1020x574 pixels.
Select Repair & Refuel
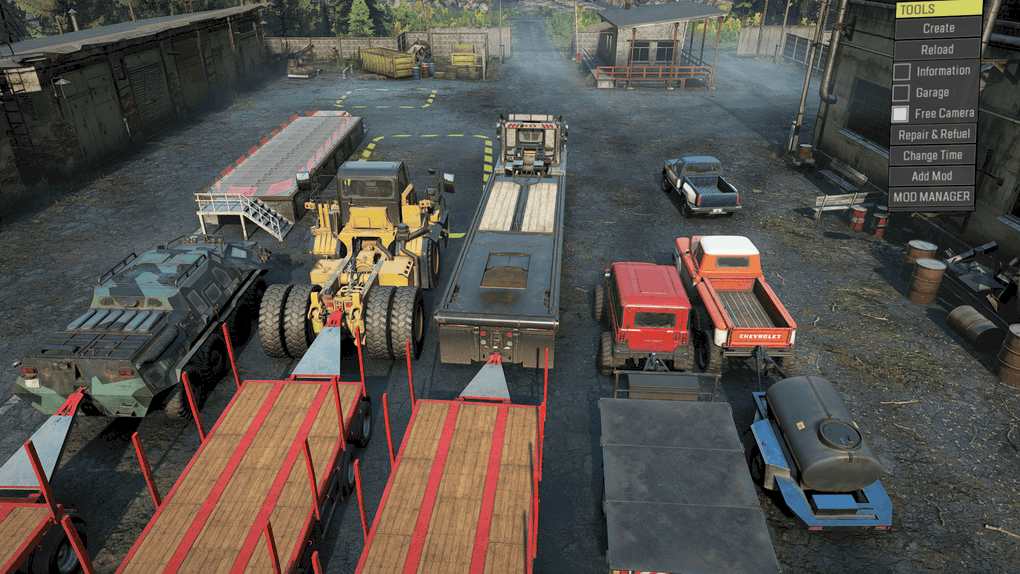click(x=935, y=134)
